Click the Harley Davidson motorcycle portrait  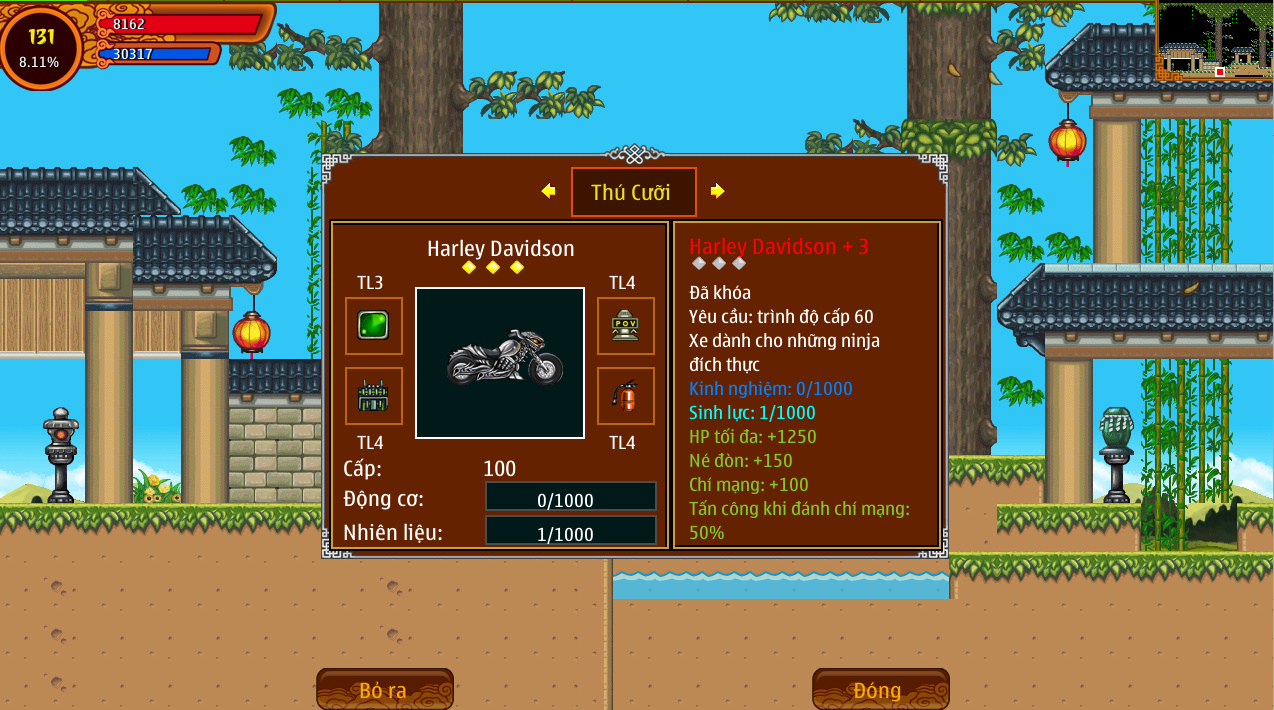(500, 362)
